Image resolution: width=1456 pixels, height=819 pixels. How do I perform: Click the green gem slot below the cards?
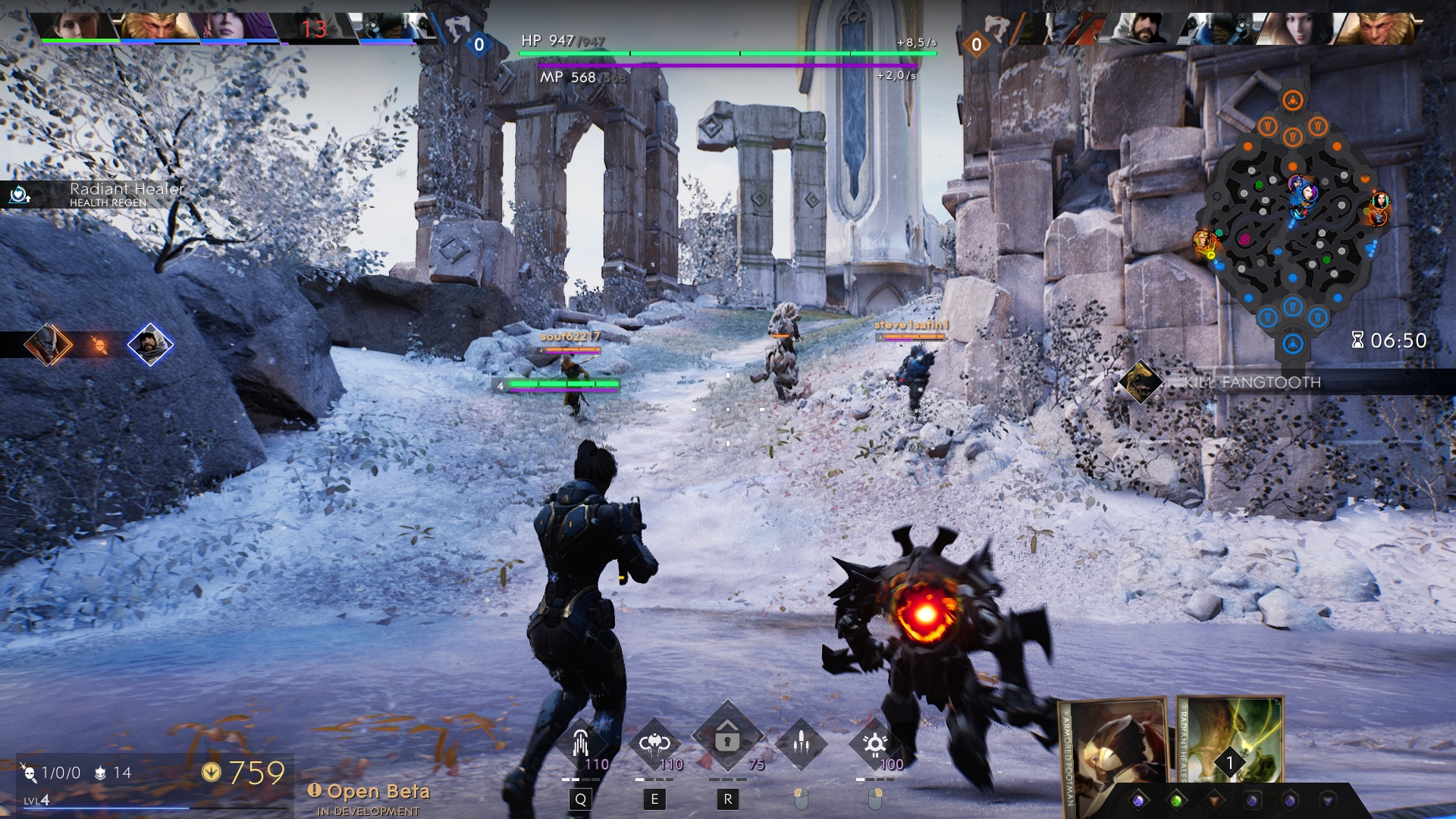(x=1176, y=801)
